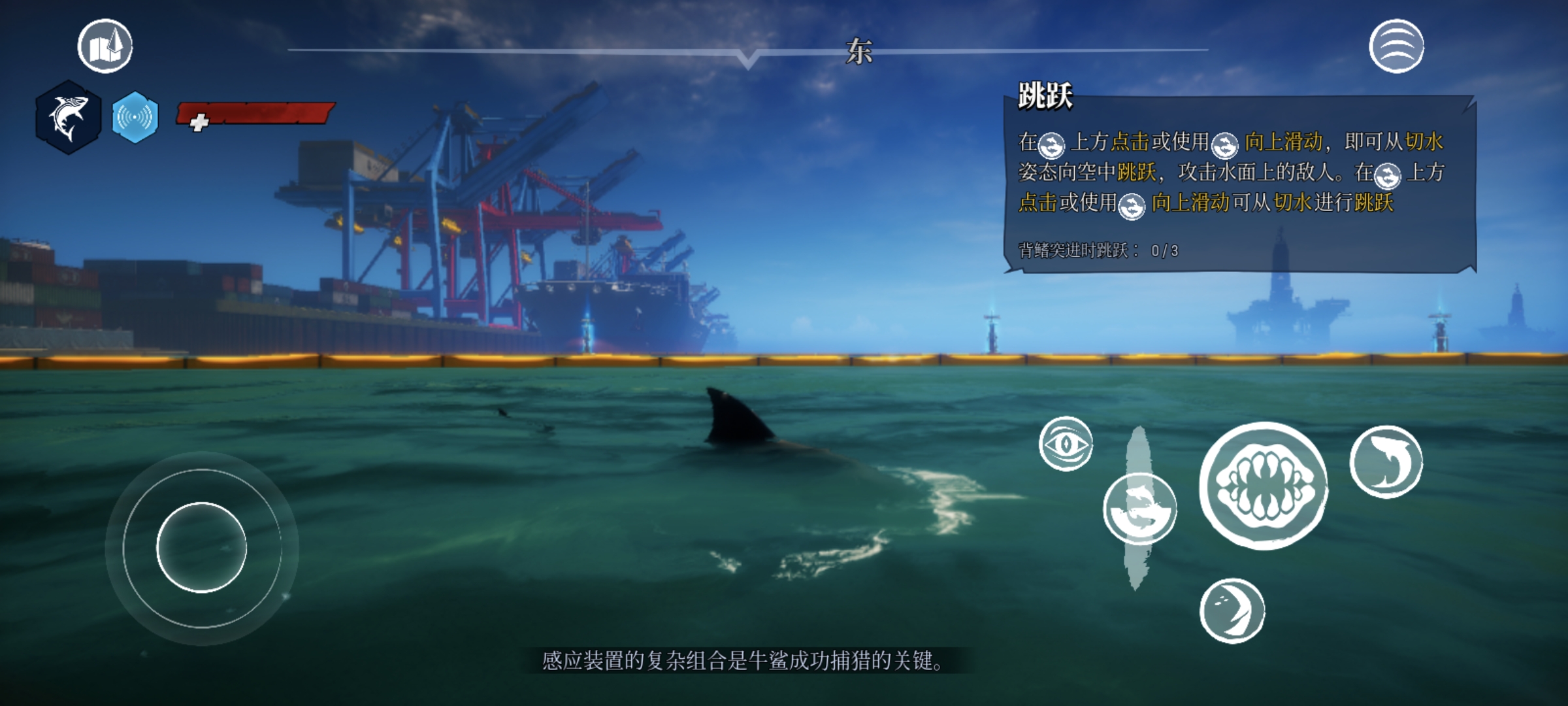
Task: Open the map from the top-left icon
Action: coord(105,46)
